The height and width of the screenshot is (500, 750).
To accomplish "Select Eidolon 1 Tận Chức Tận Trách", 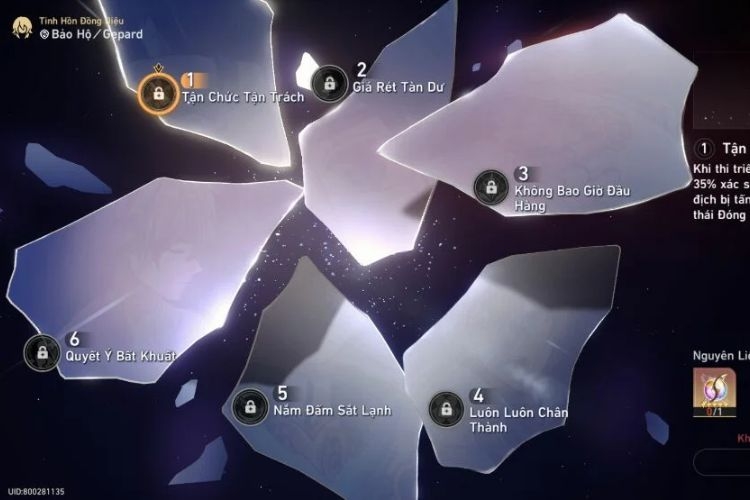I will 157,92.
